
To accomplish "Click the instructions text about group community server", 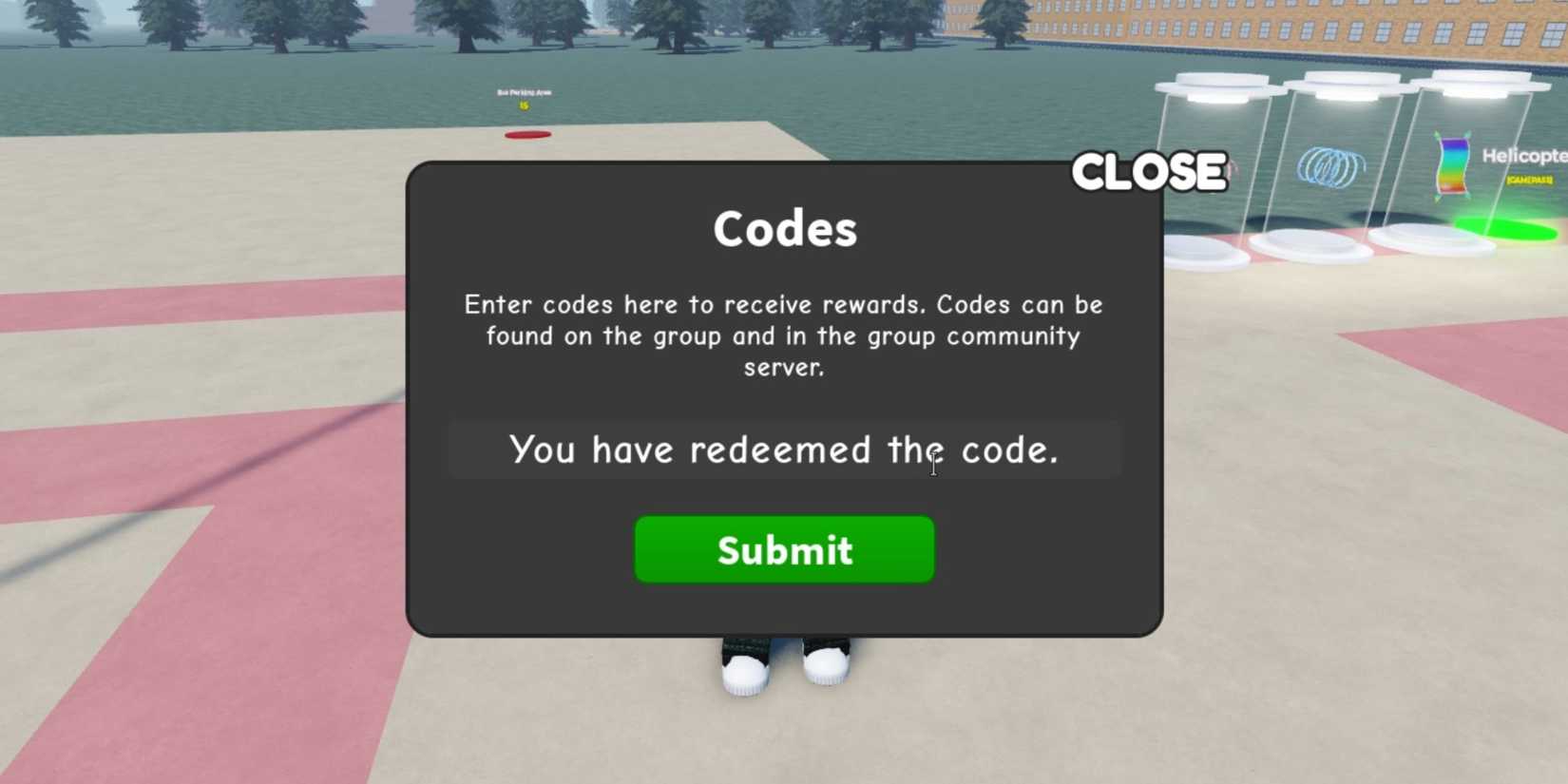I will [x=784, y=335].
